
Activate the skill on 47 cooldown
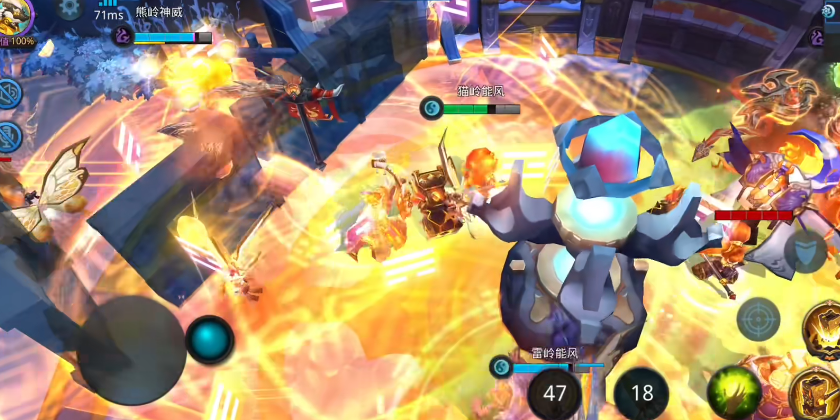(554, 393)
